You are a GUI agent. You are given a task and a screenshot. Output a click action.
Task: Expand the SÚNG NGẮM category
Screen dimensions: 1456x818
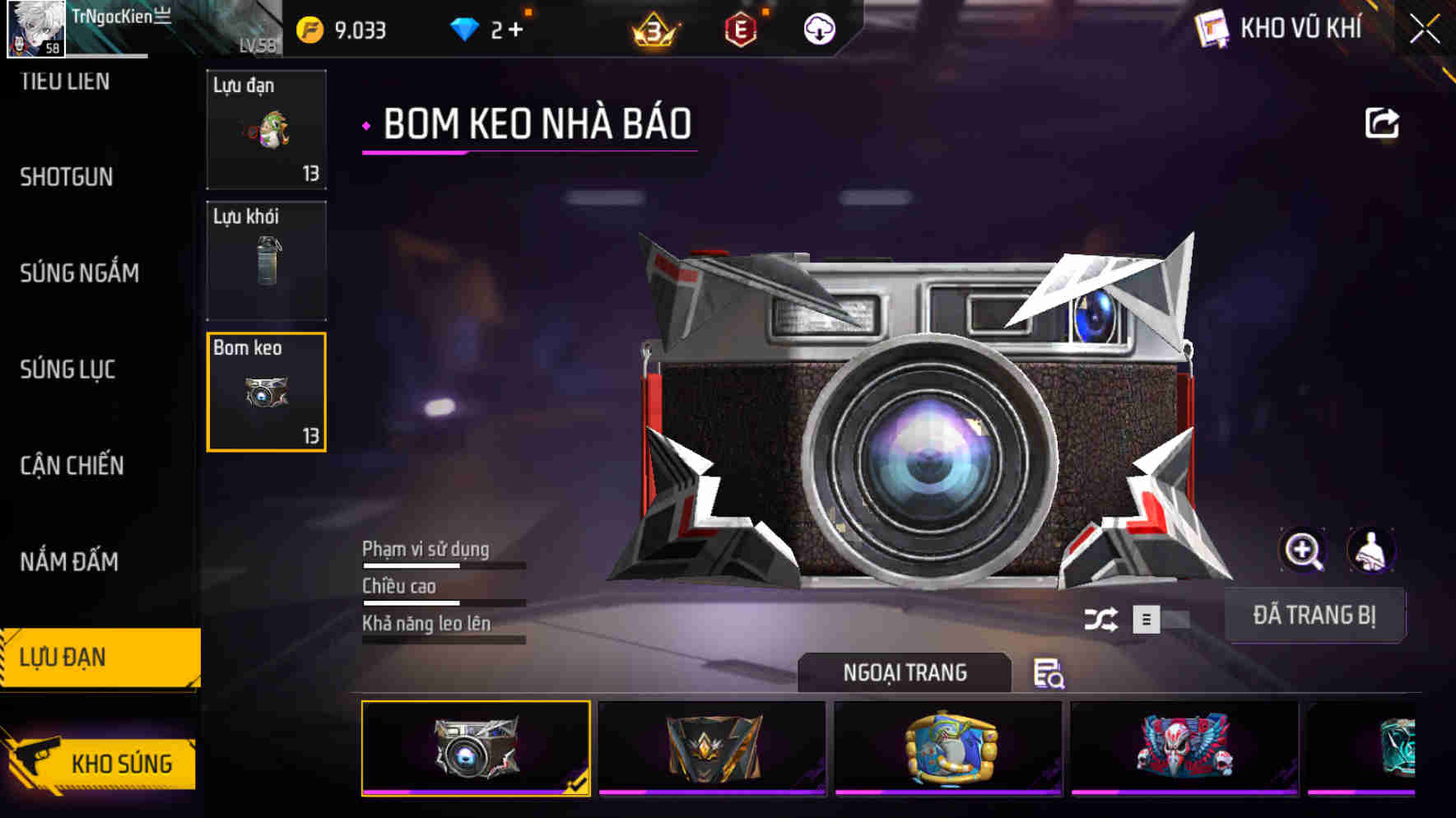point(80,273)
